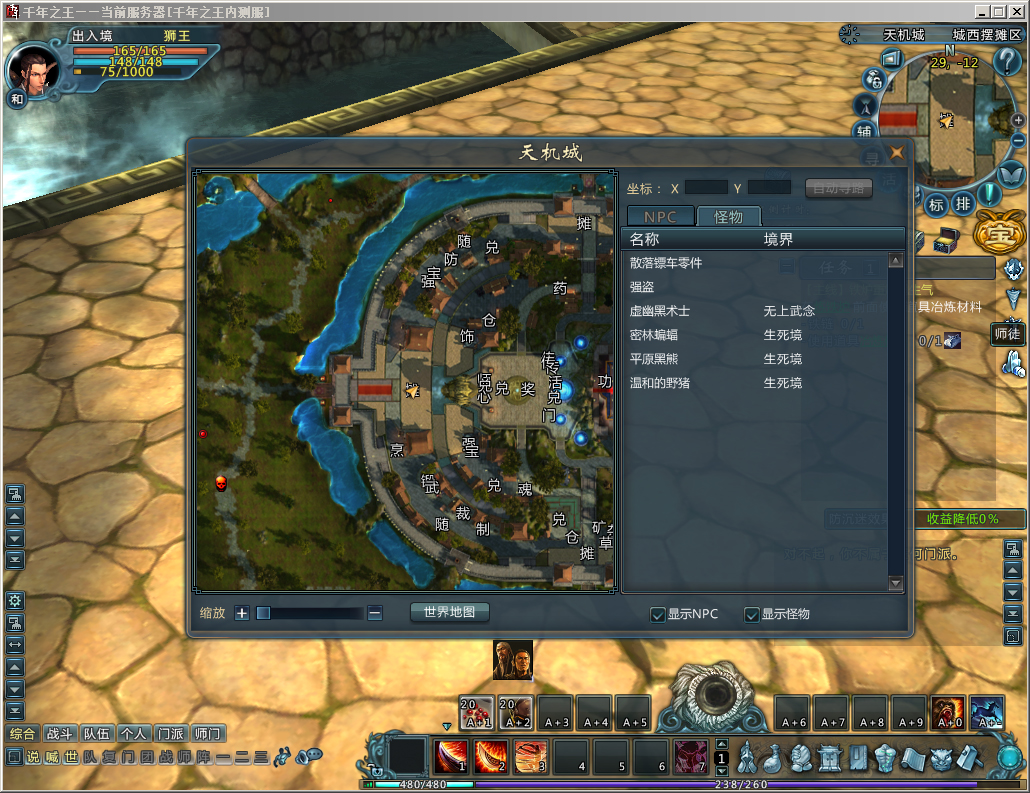Image resolution: width=1030 pixels, height=793 pixels.
Task: Open the question mark help button
Action: tap(1006, 62)
